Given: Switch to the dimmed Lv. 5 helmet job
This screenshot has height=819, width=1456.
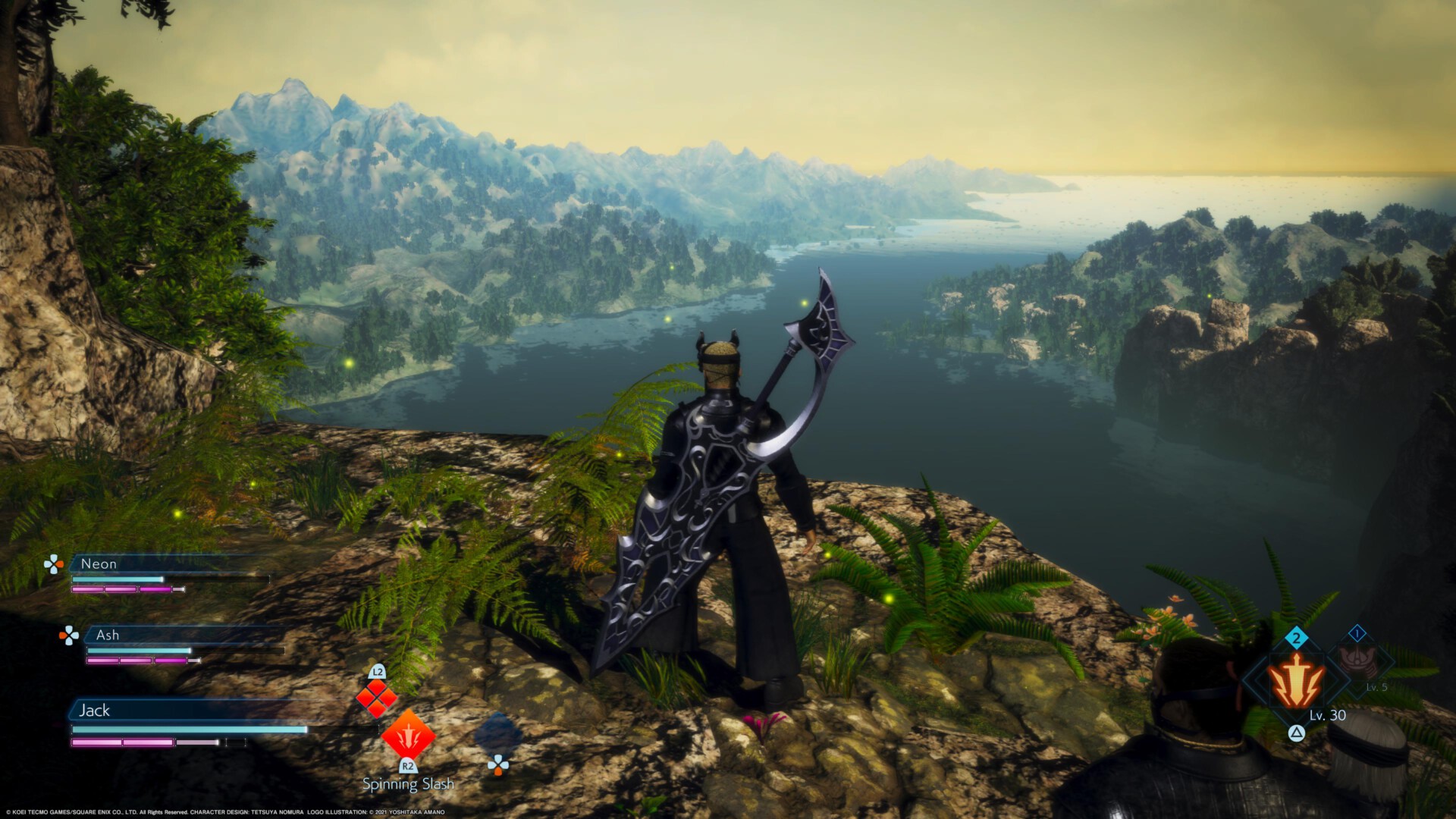Looking at the screenshot, I should point(1358,661).
